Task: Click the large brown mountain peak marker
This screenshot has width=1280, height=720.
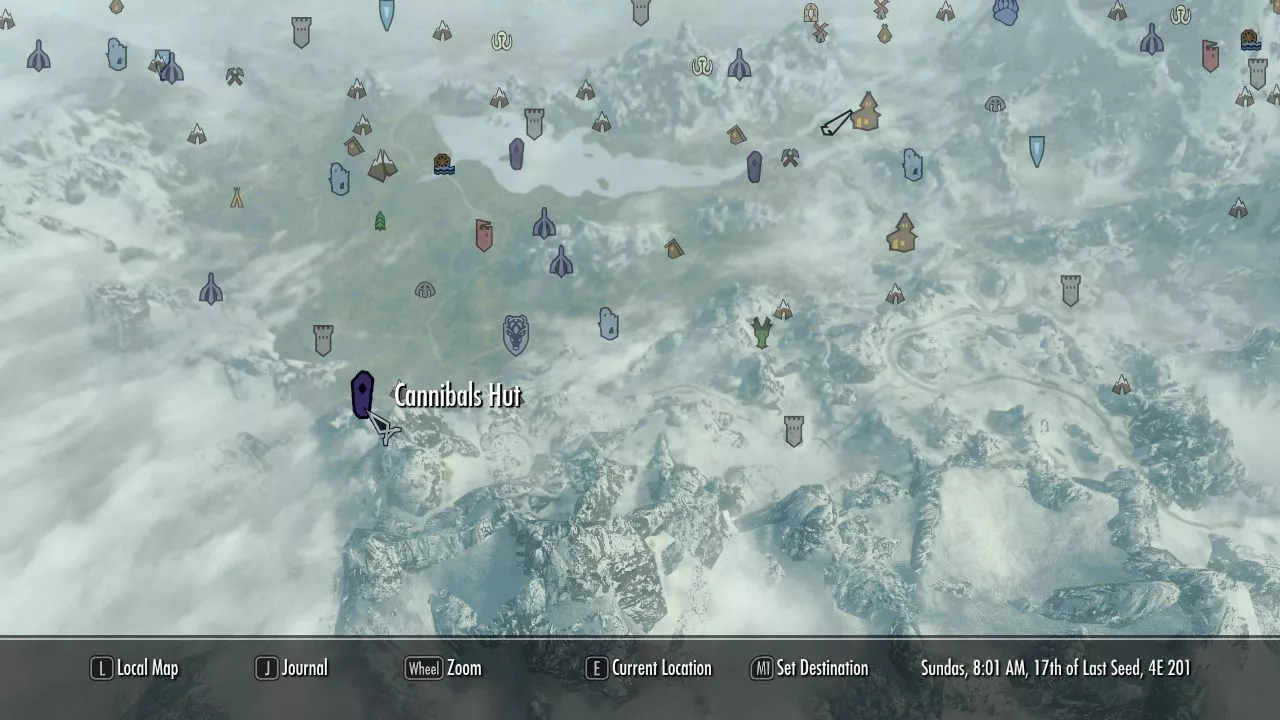Action: pos(381,166)
